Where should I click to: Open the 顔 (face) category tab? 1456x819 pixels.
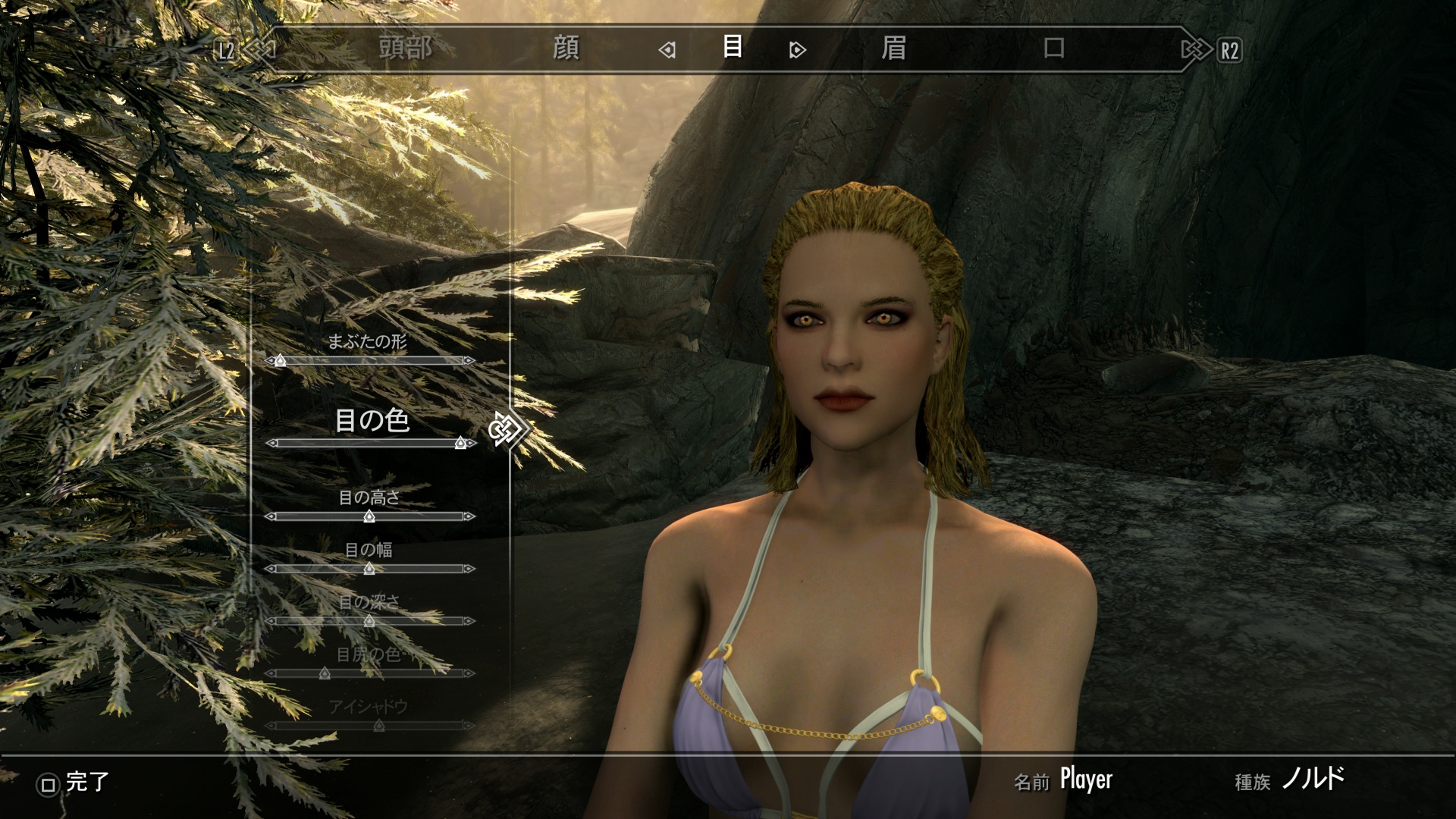coord(566,49)
